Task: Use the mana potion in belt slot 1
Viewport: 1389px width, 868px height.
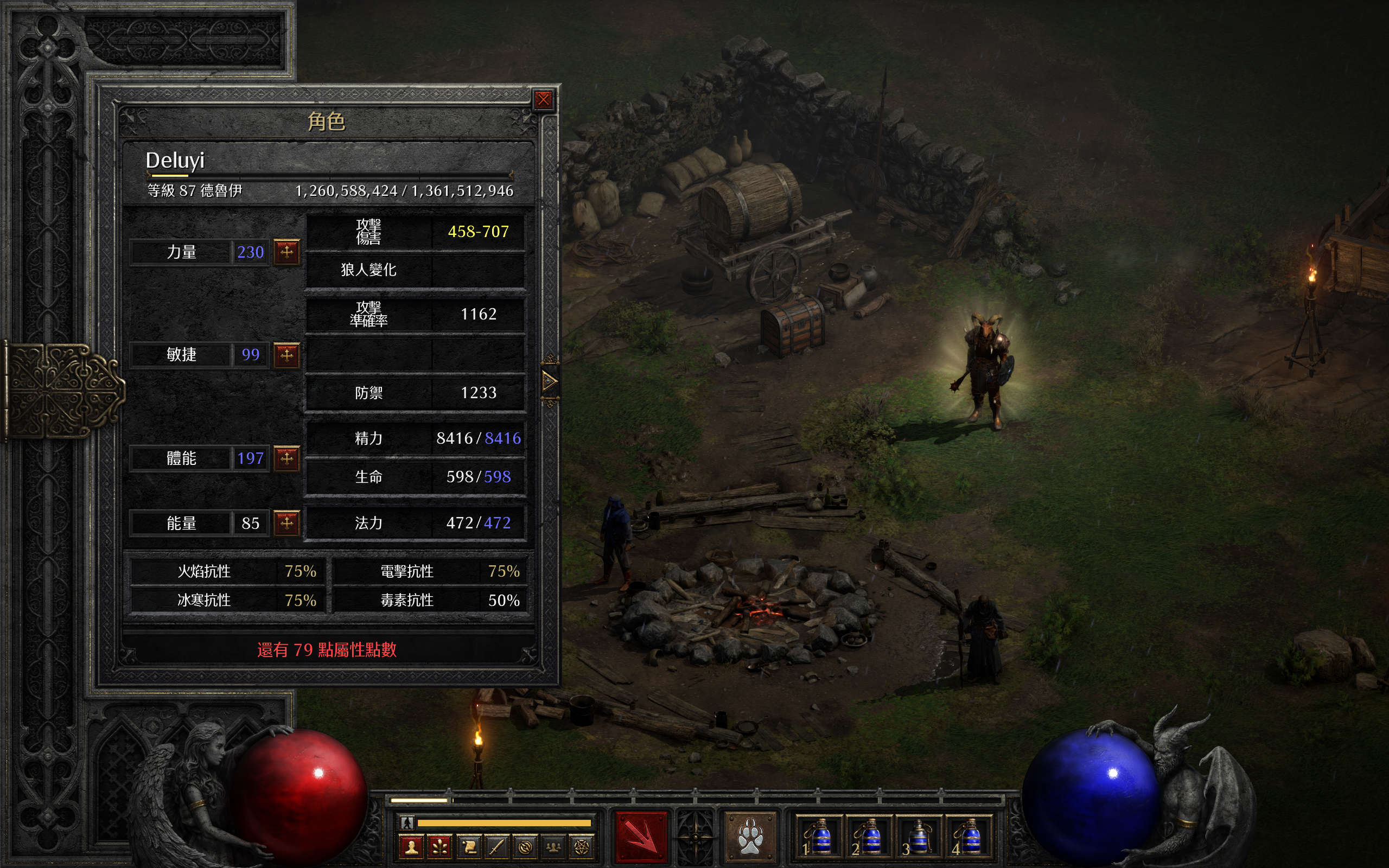Action: click(819, 836)
